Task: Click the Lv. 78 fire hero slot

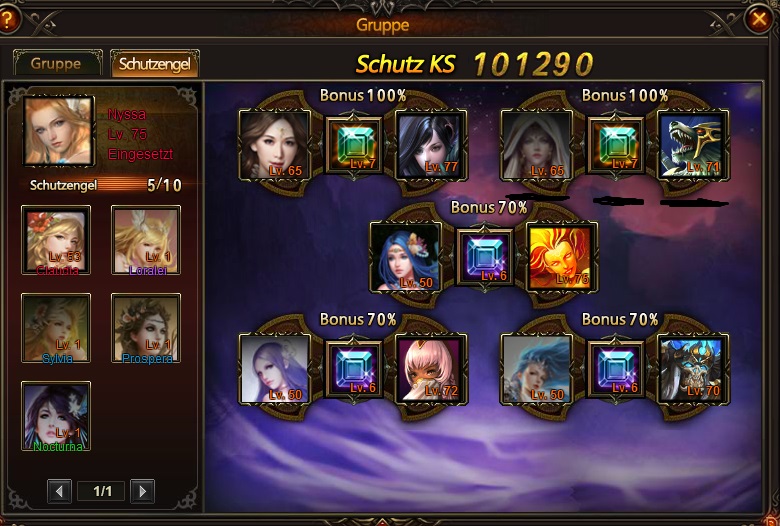Action: point(560,256)
